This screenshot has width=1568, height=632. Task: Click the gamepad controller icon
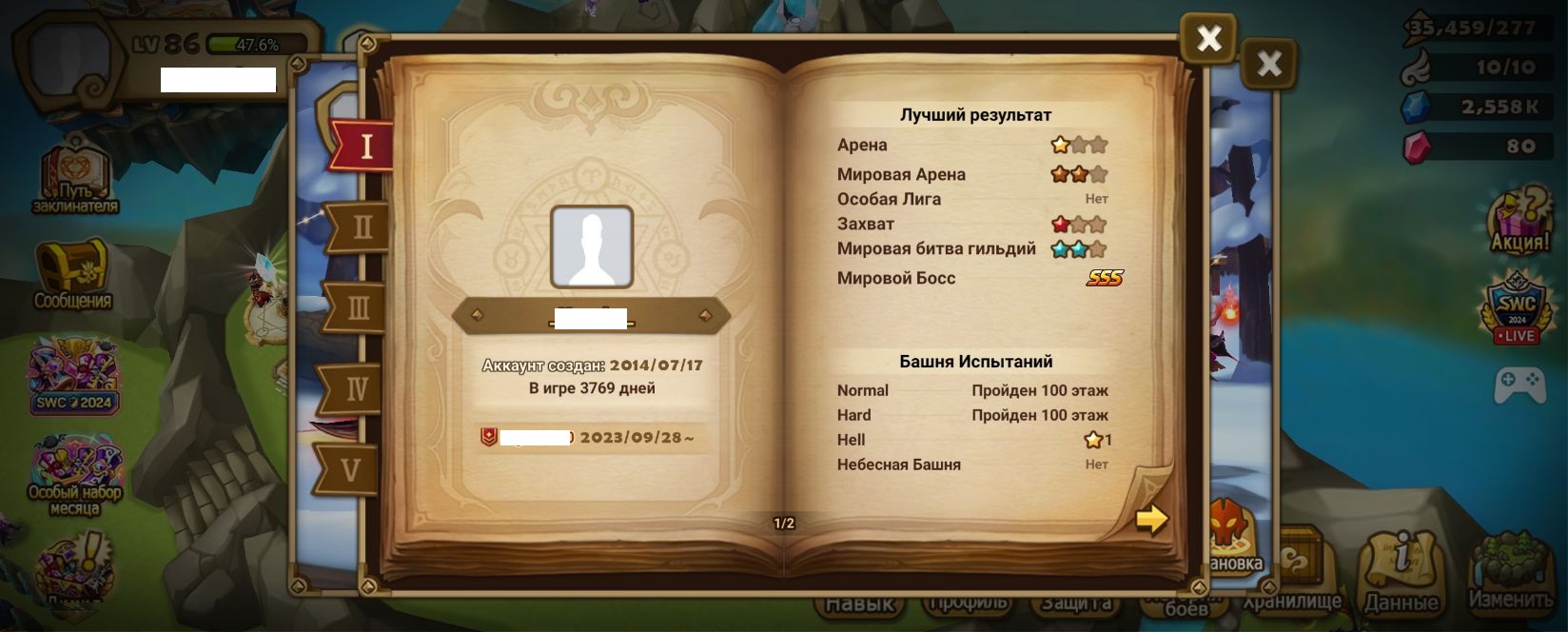click(1519, 386)
